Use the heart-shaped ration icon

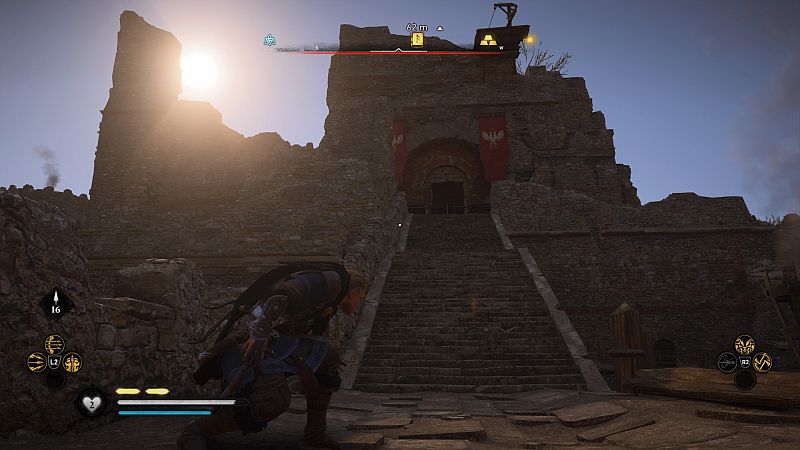(89, 402)
